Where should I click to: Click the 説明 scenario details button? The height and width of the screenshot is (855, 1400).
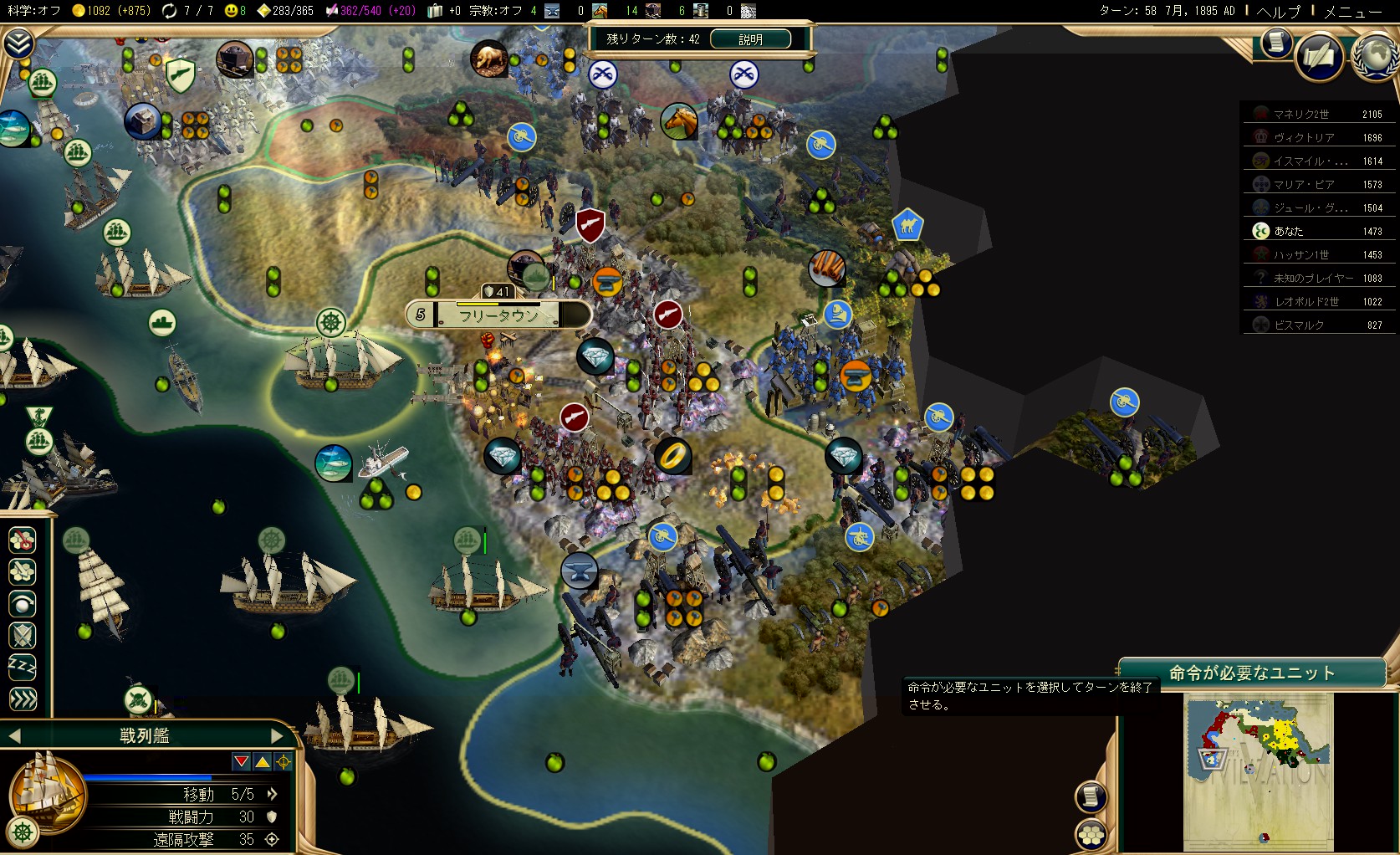(x=750, y=39)
